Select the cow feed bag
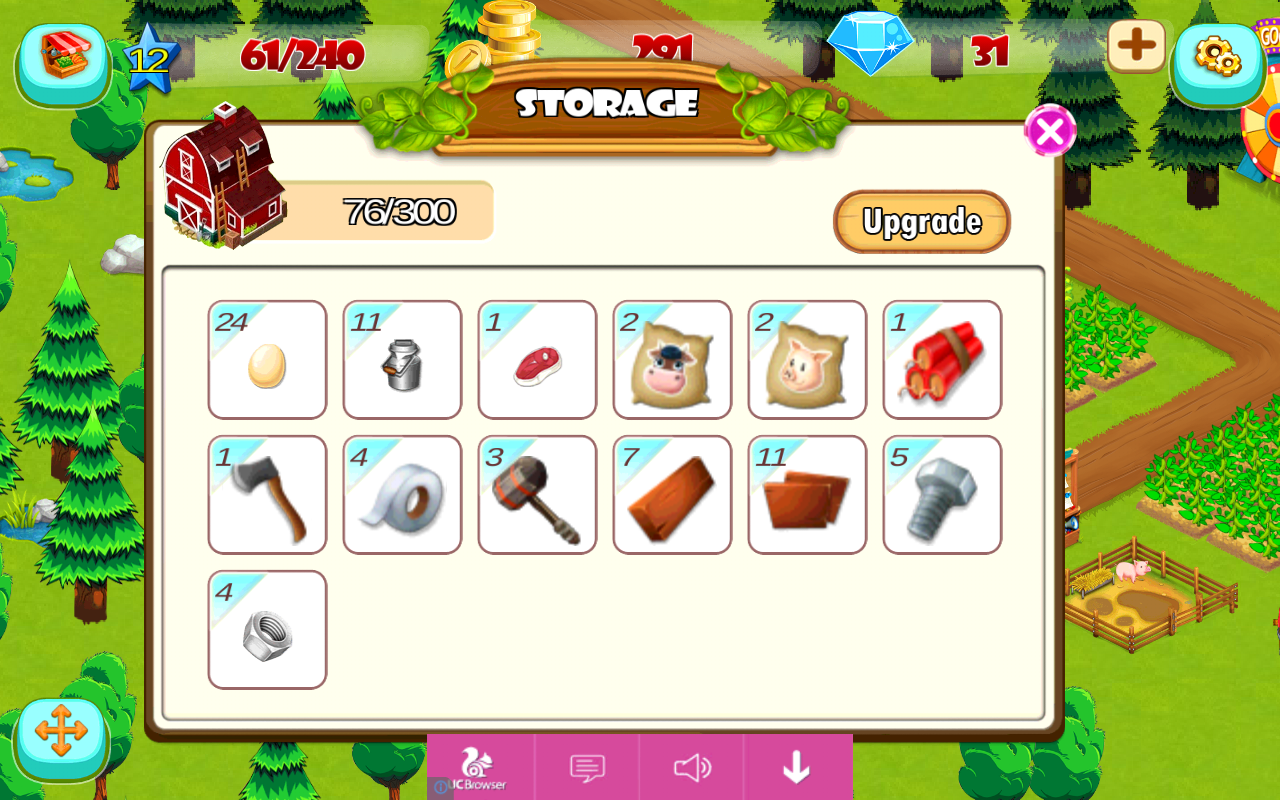This screenshot has height=800, width=1280. tap(671, 360)
